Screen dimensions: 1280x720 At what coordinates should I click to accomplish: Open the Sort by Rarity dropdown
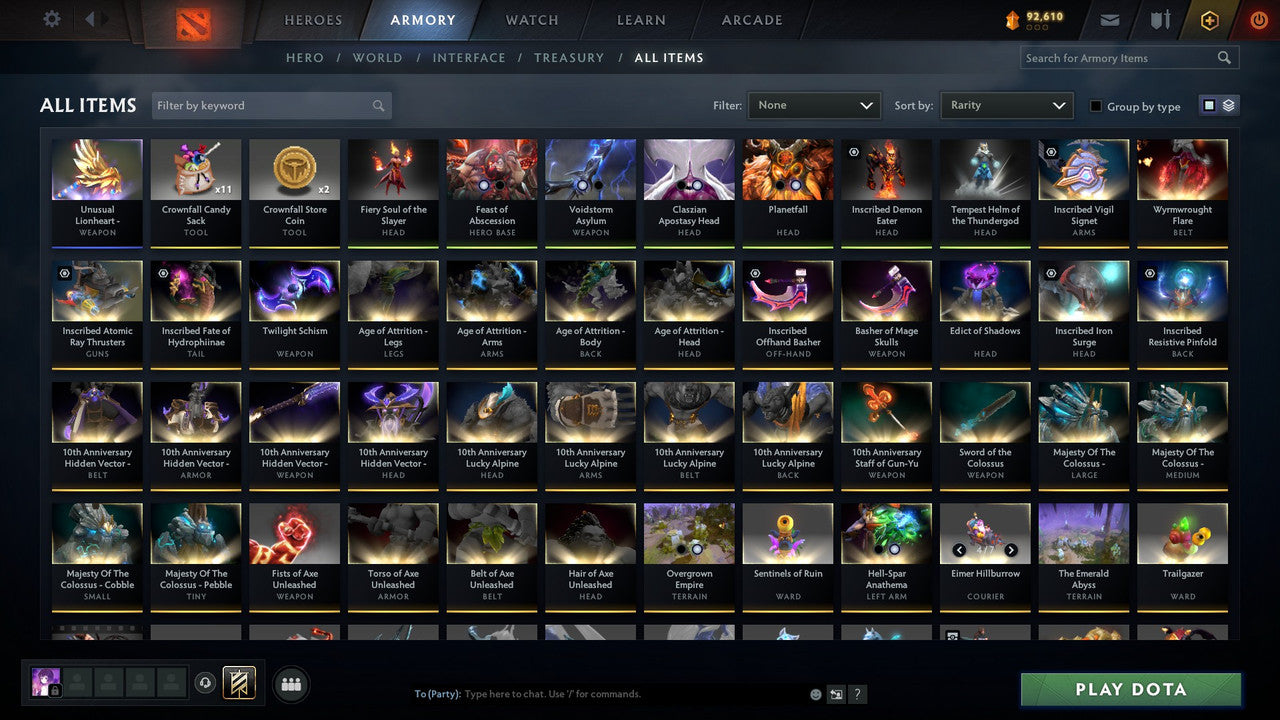click(1006, 104)
